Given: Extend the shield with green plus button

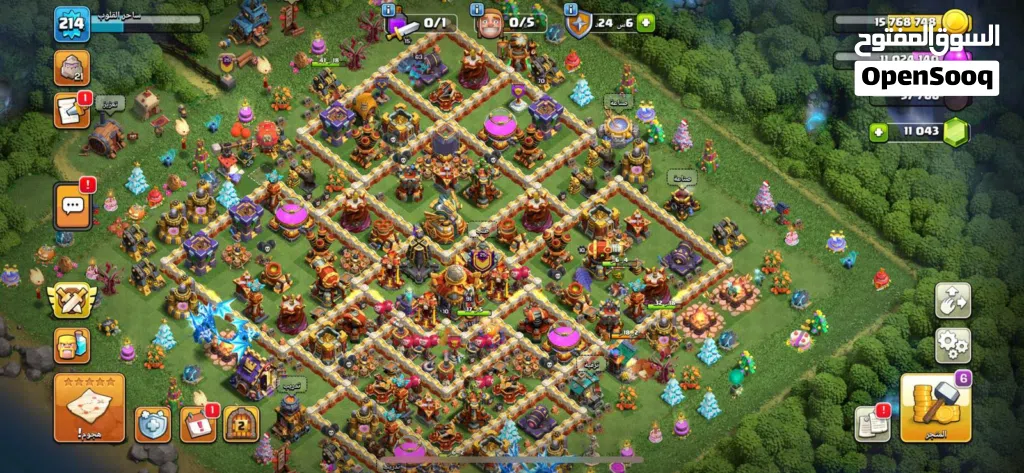Looking at the screenshot, I should coord(646,22).
